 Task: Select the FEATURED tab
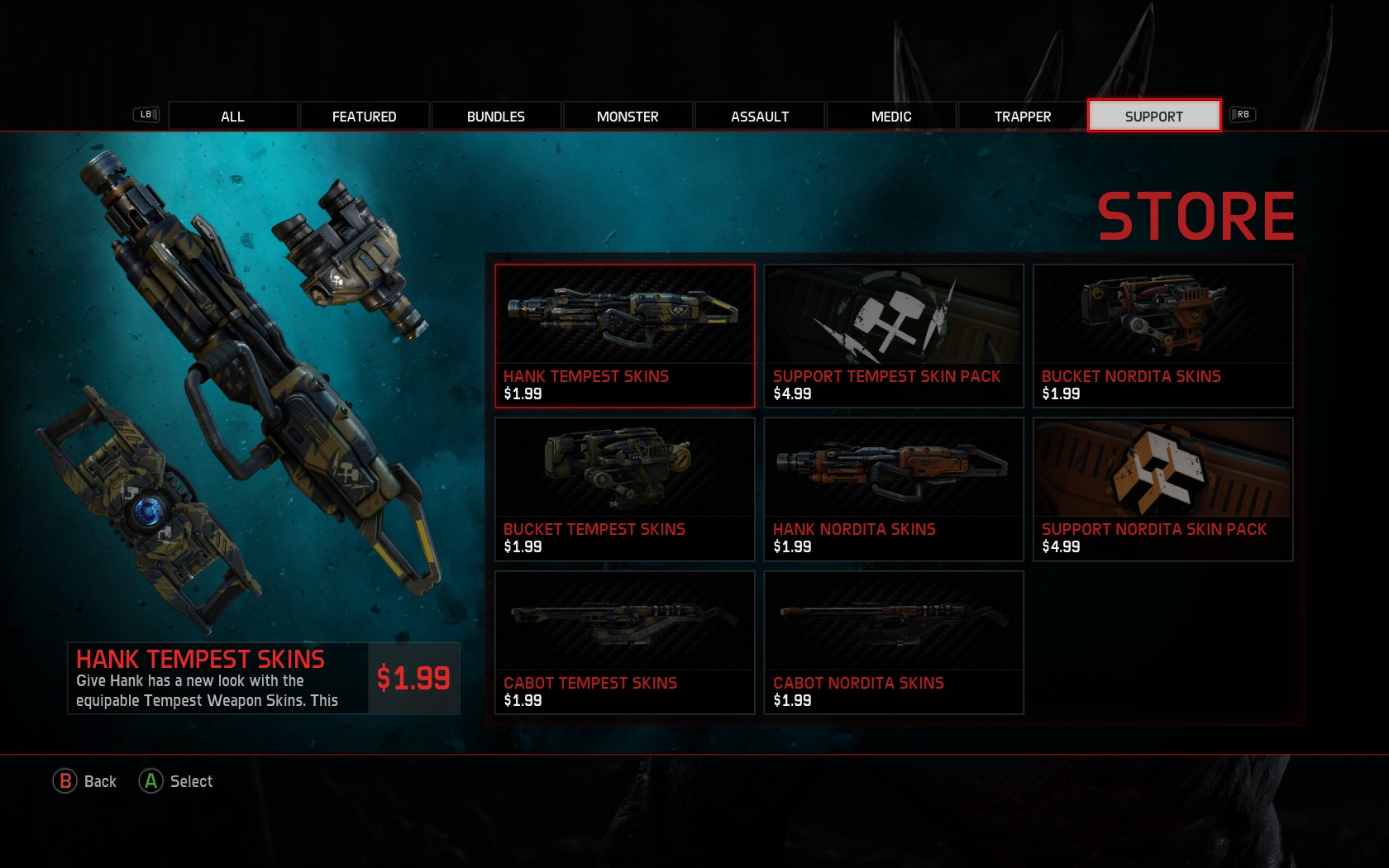364,116
